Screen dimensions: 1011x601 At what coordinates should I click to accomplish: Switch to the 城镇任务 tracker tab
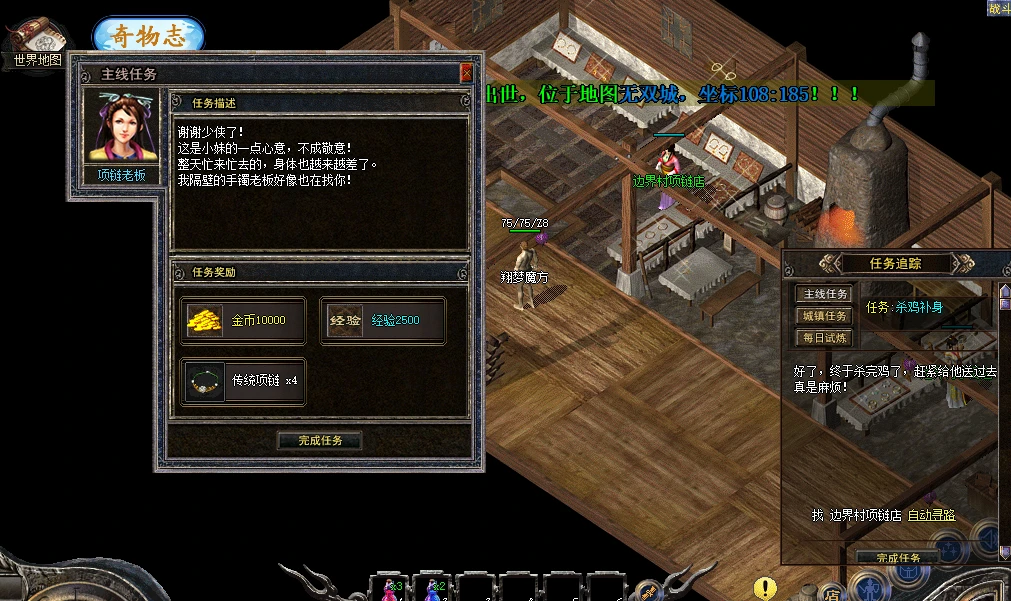coord(825,316)
